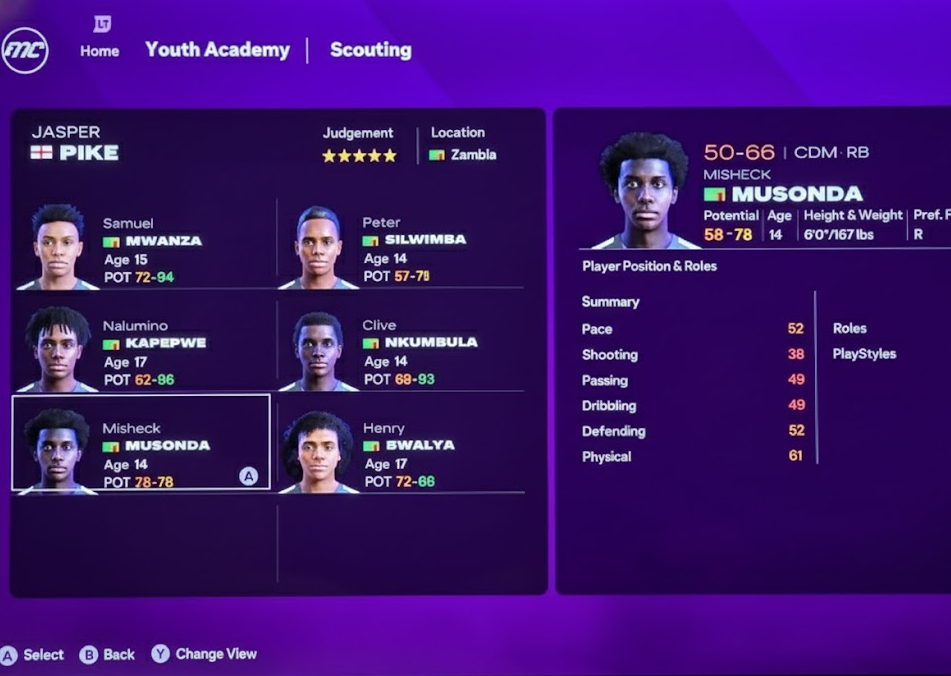Switch to the Youth Academy tab
The width and height of the screenshot is (951, 676).
(x=217, y=49)
